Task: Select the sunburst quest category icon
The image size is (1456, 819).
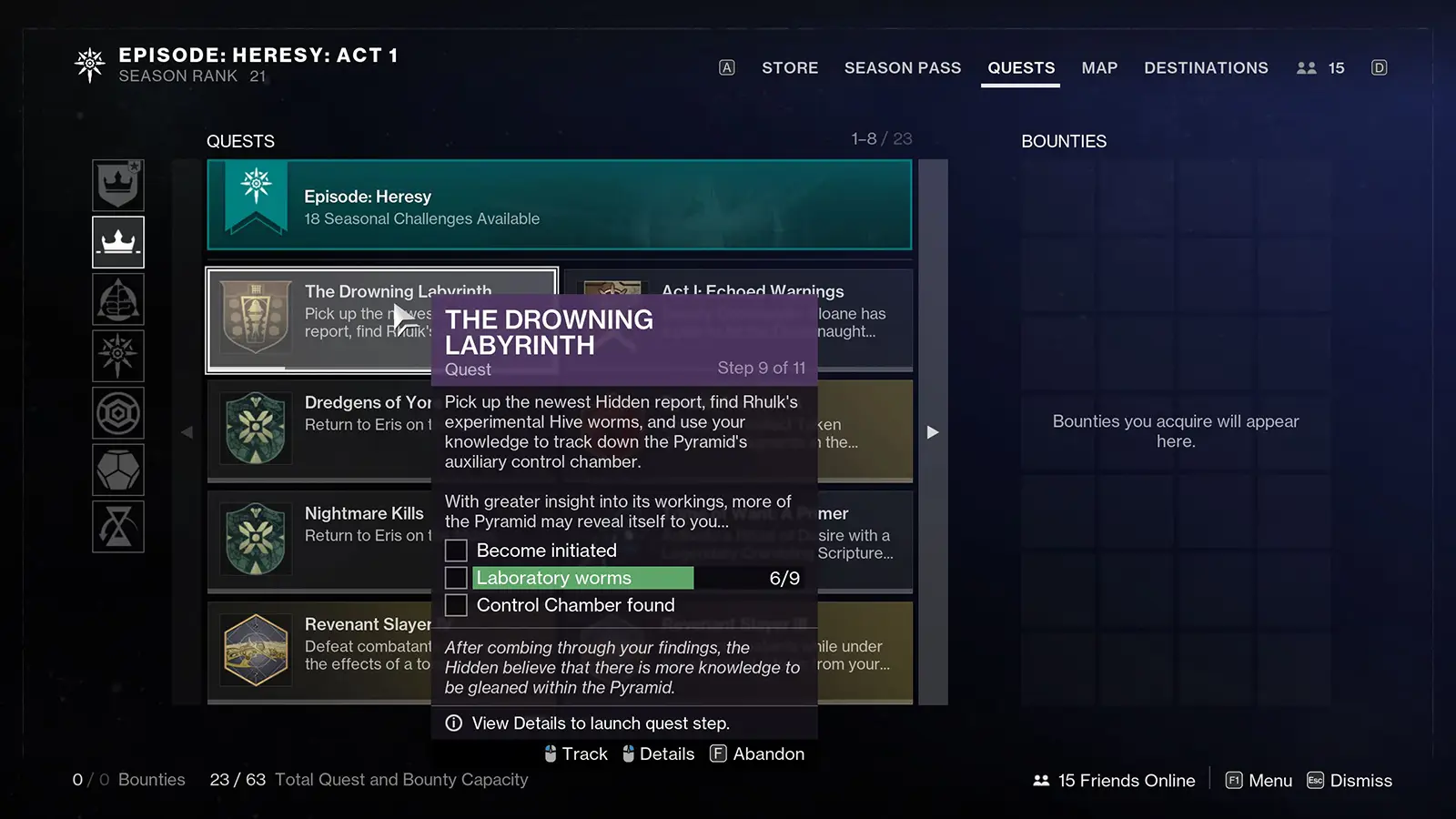Action: [118, 356]
